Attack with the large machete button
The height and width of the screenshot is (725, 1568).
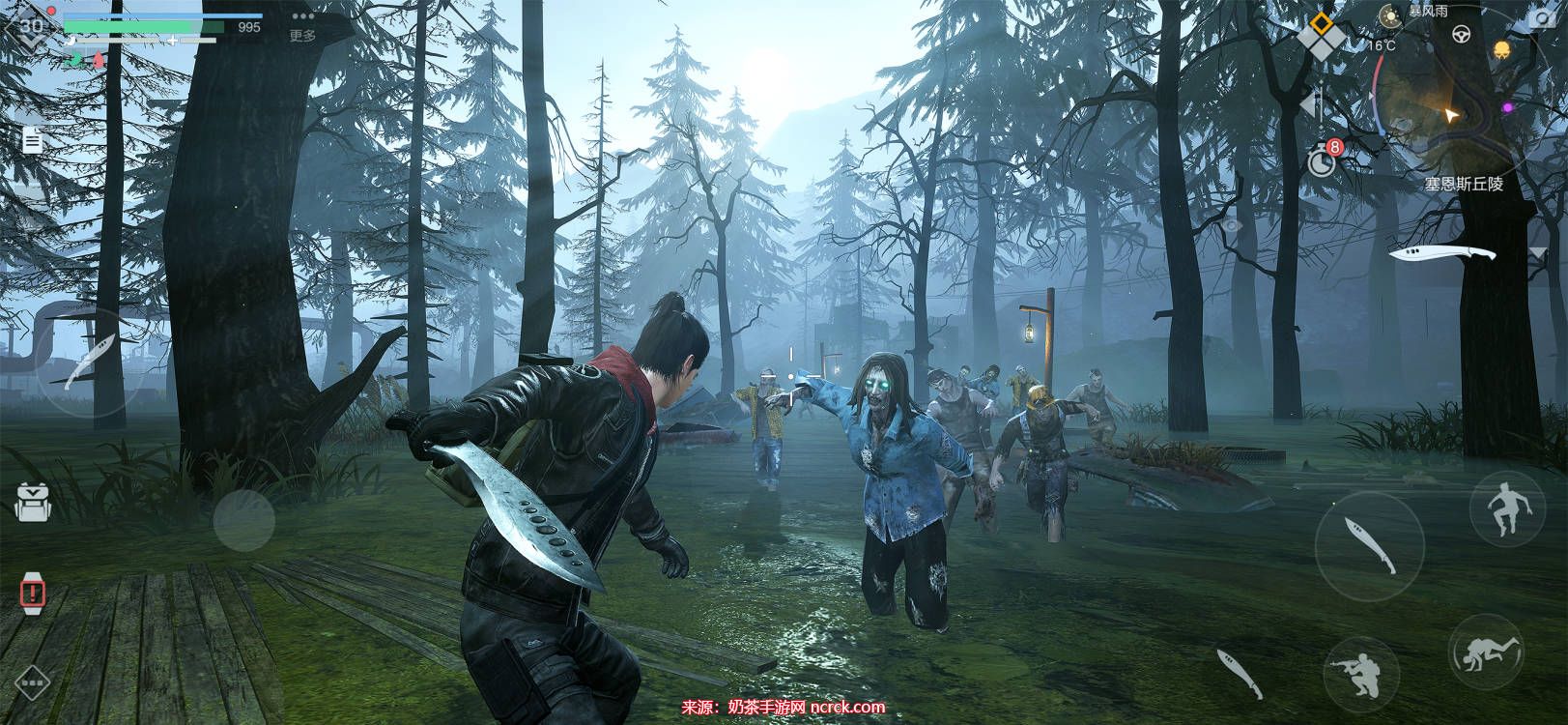[x=1369, y=545]
